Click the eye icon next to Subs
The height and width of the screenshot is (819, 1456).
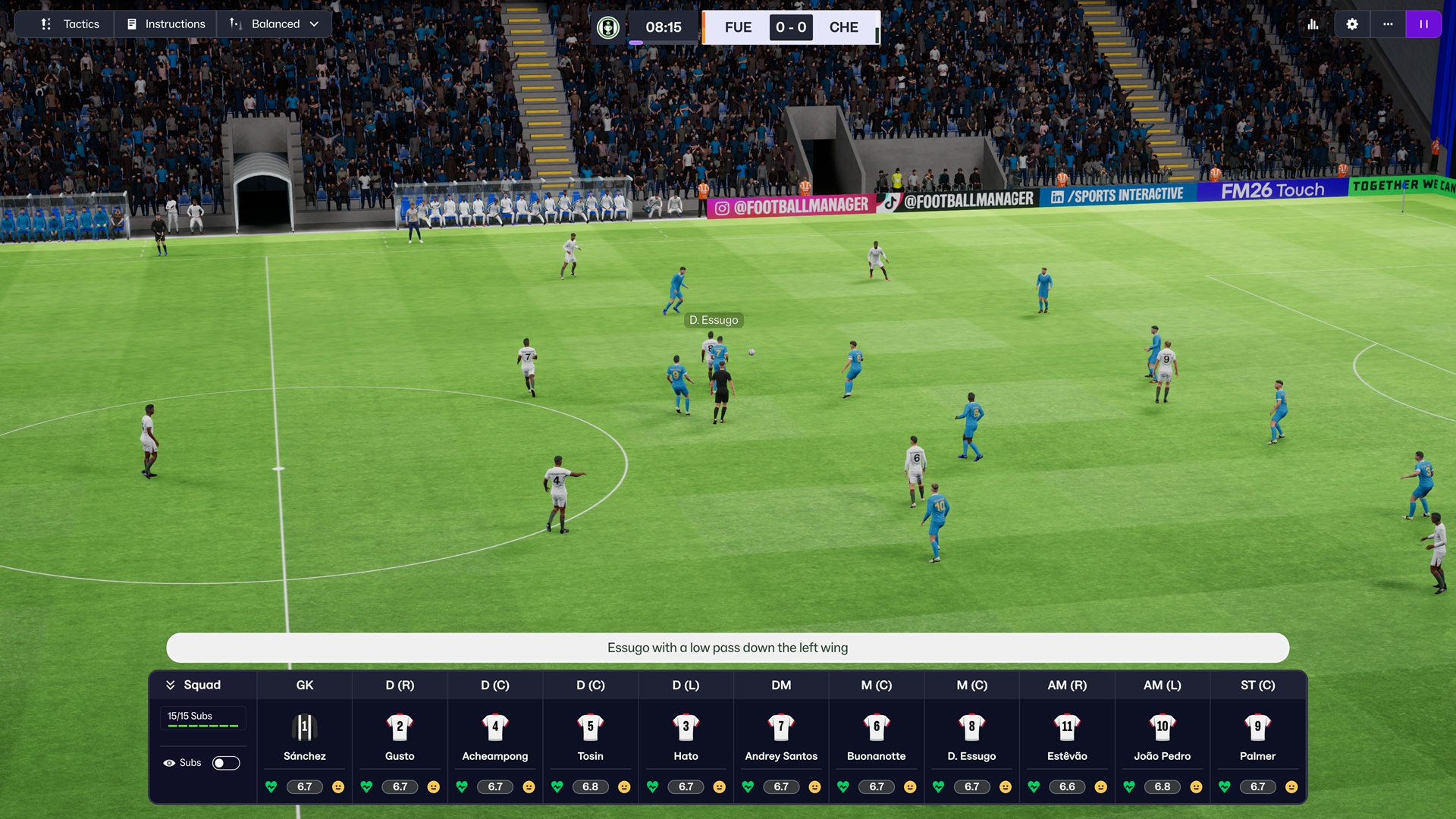[168, 762]
